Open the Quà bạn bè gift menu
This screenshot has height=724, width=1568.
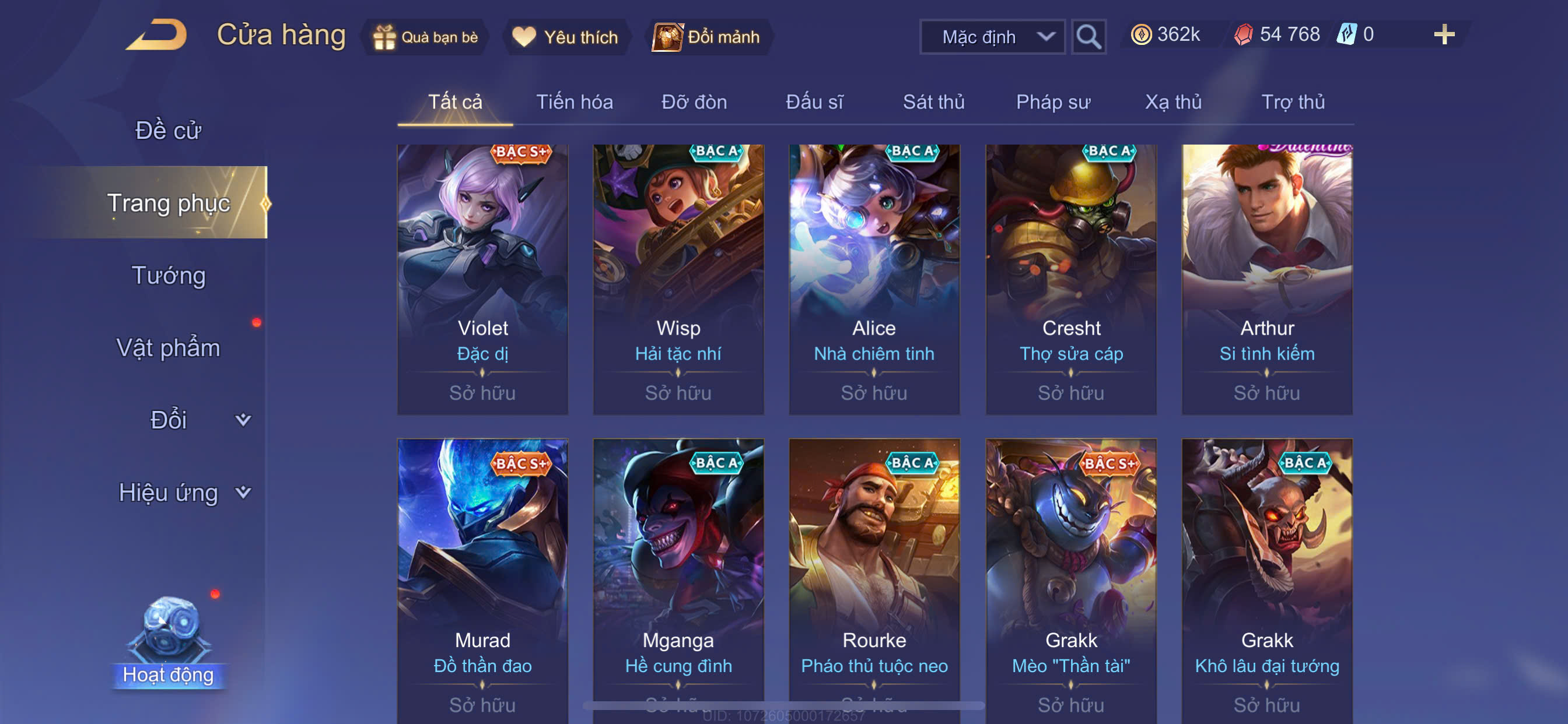(426, 37)
